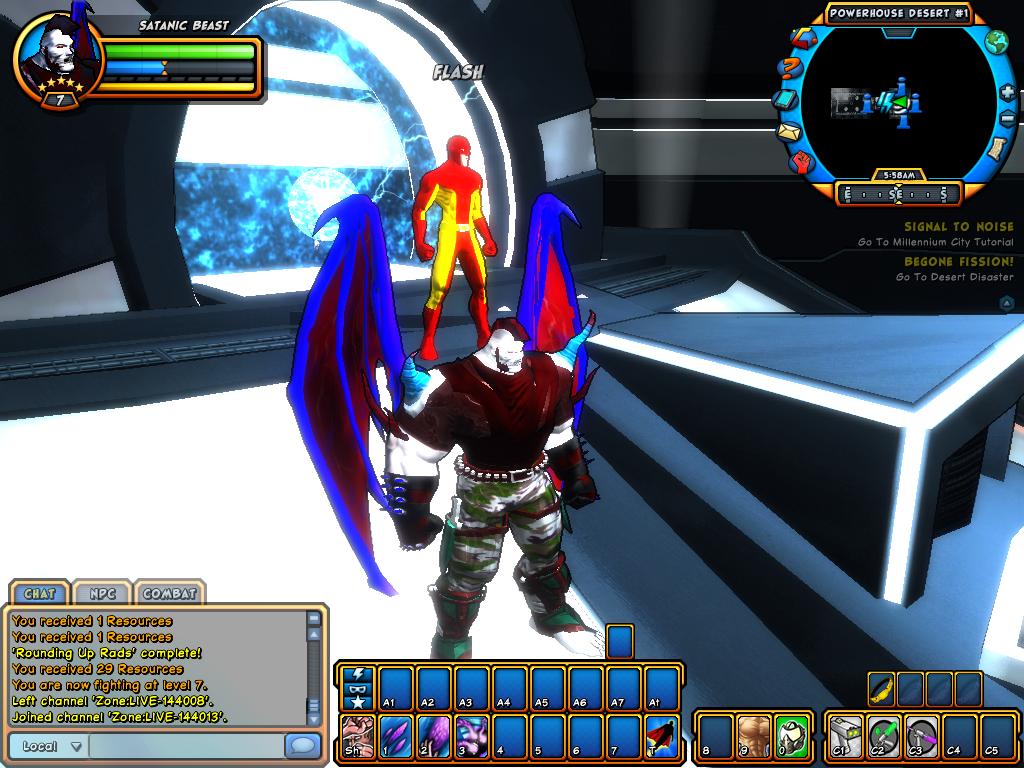Use the banana item slot
The image size is (1024, 768).
tap(880, 689)
